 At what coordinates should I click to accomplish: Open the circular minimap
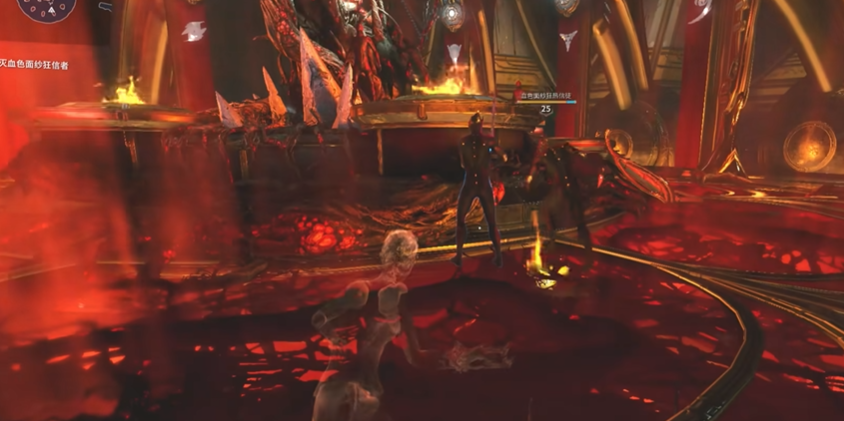[46, 8]
